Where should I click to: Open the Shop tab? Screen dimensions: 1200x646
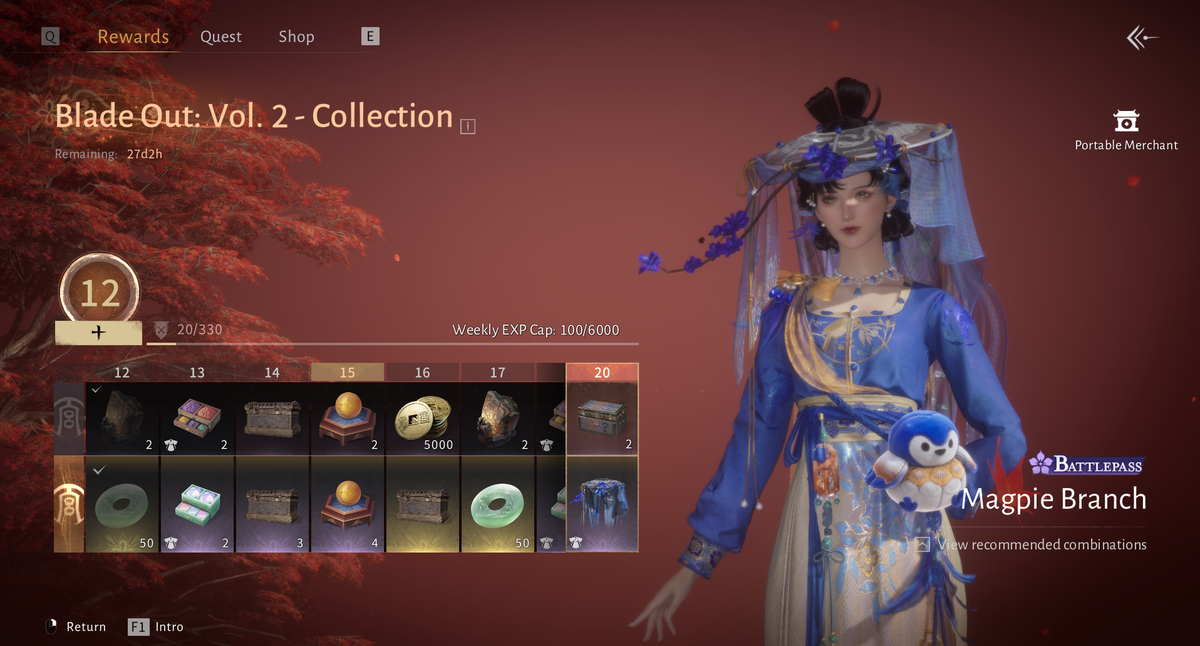296,37
